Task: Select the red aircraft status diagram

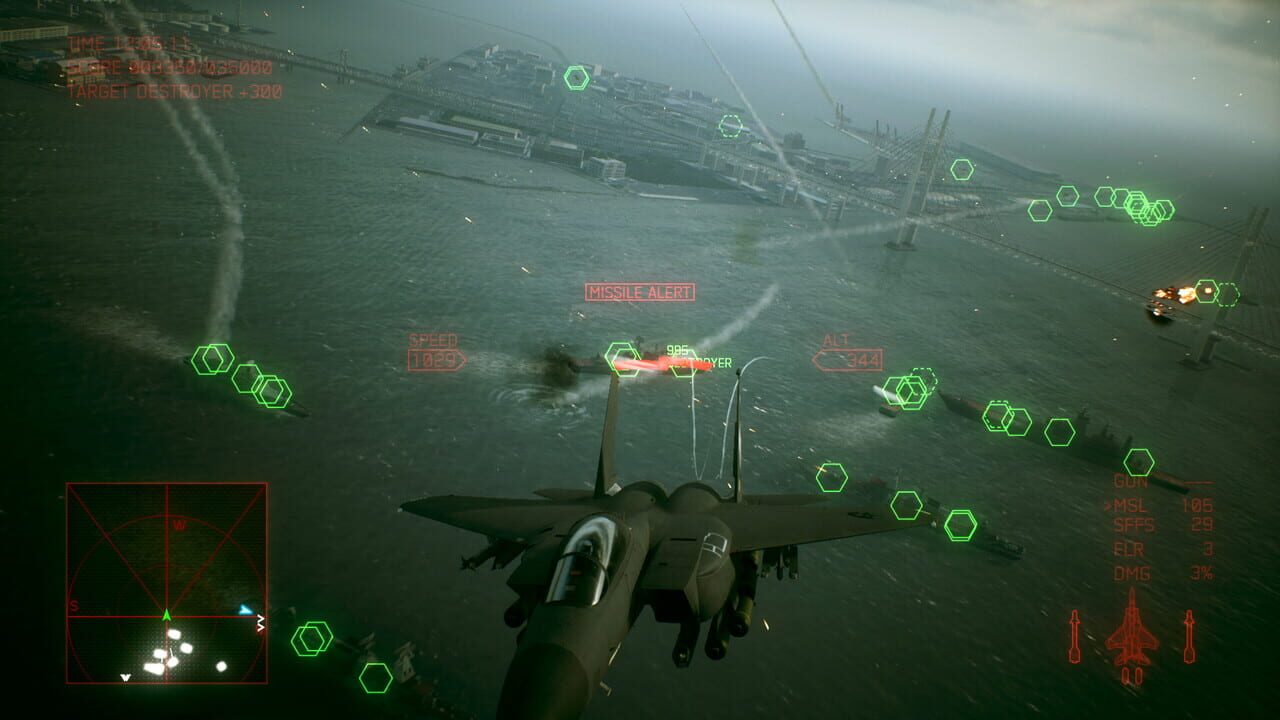Action: click(1130, 640)
